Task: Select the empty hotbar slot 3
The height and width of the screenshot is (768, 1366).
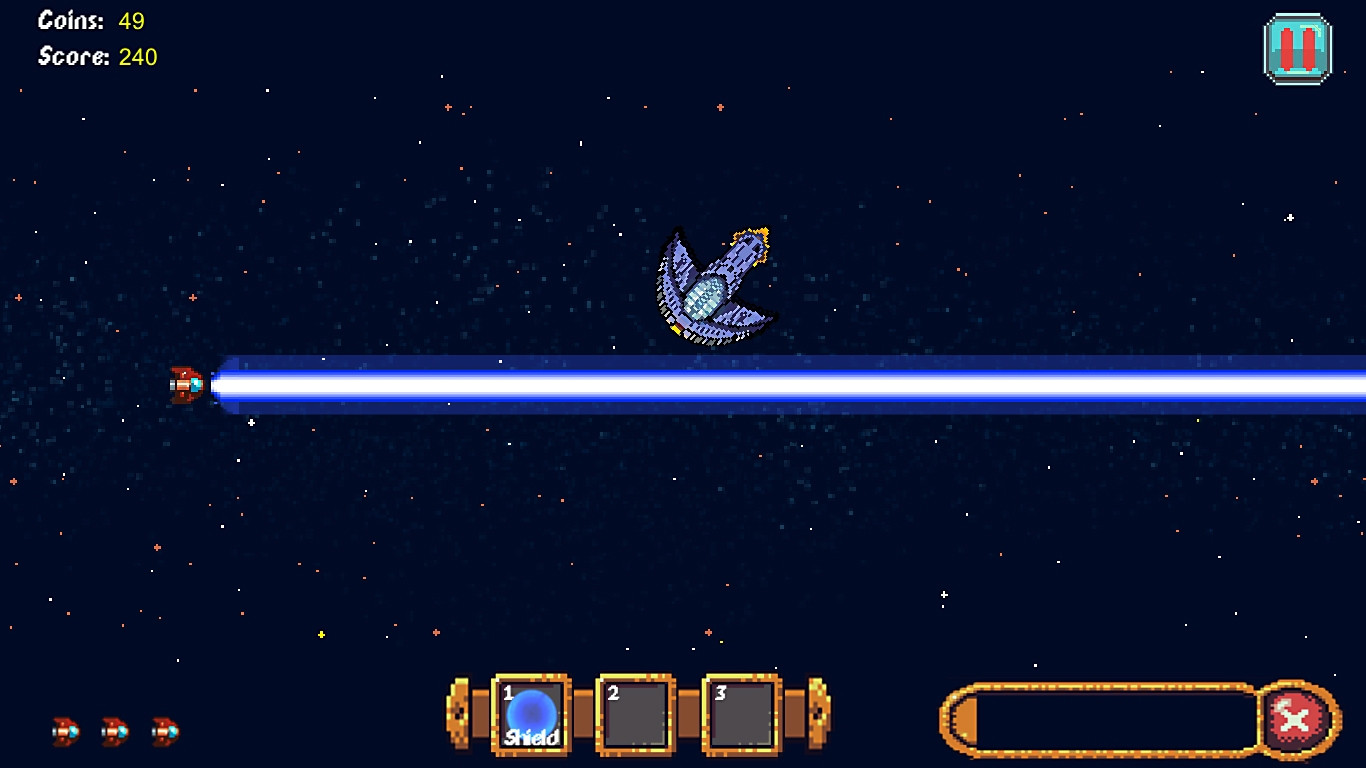Action: tap(741, 712)
